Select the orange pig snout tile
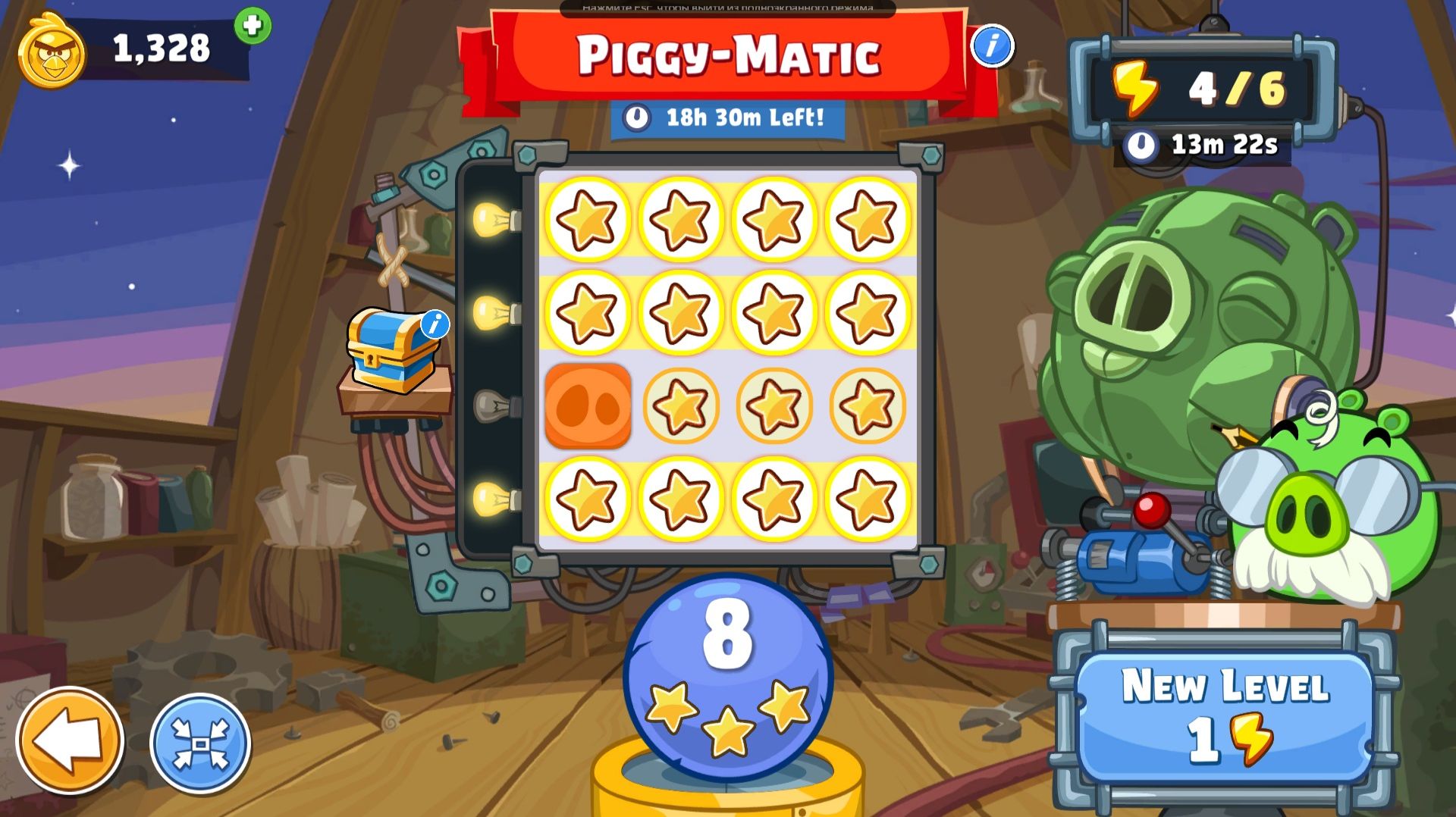This screenshot has width=1456, height=817. tap(587, 407)
